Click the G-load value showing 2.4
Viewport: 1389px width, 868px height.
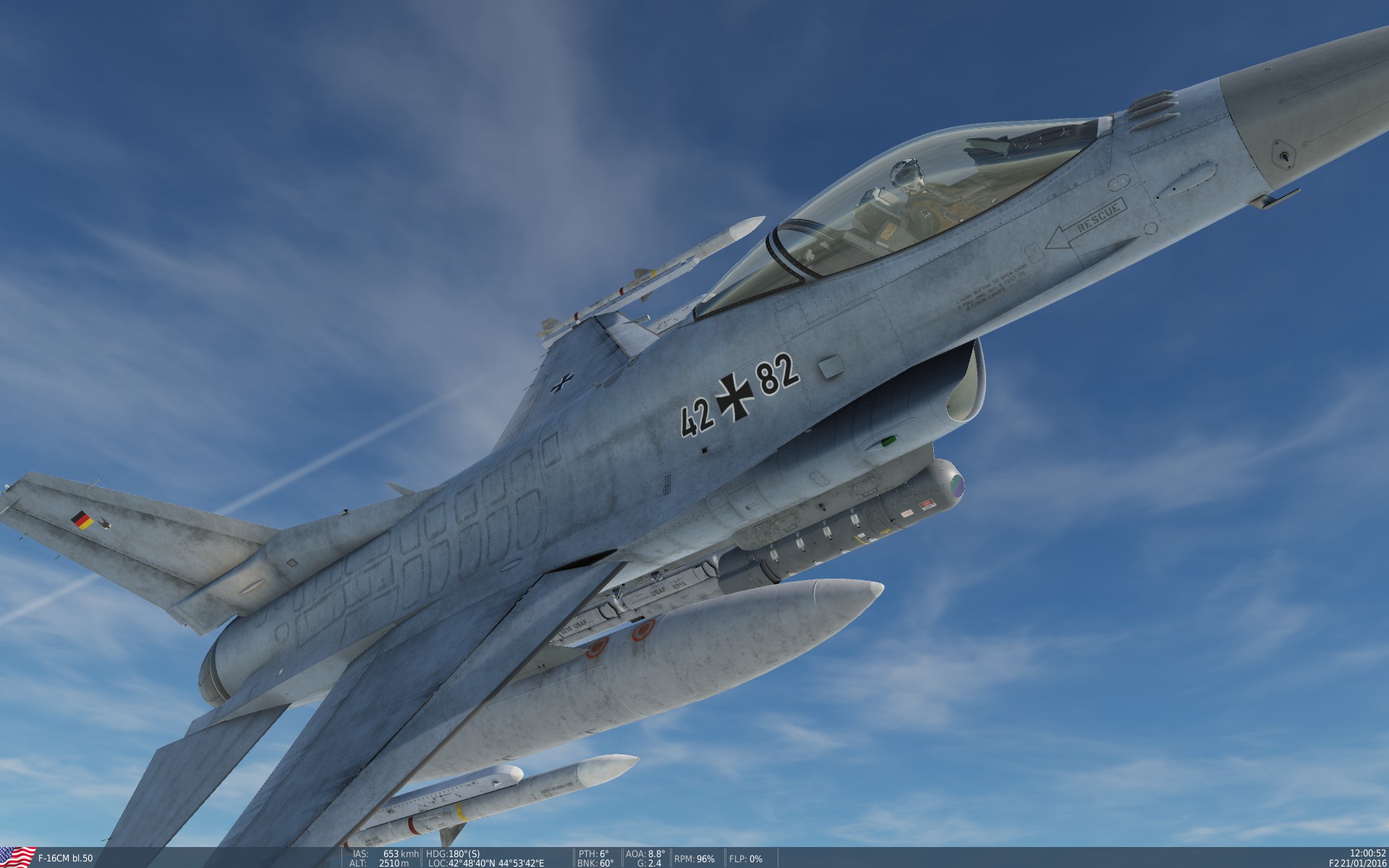(x=650, y=862)
